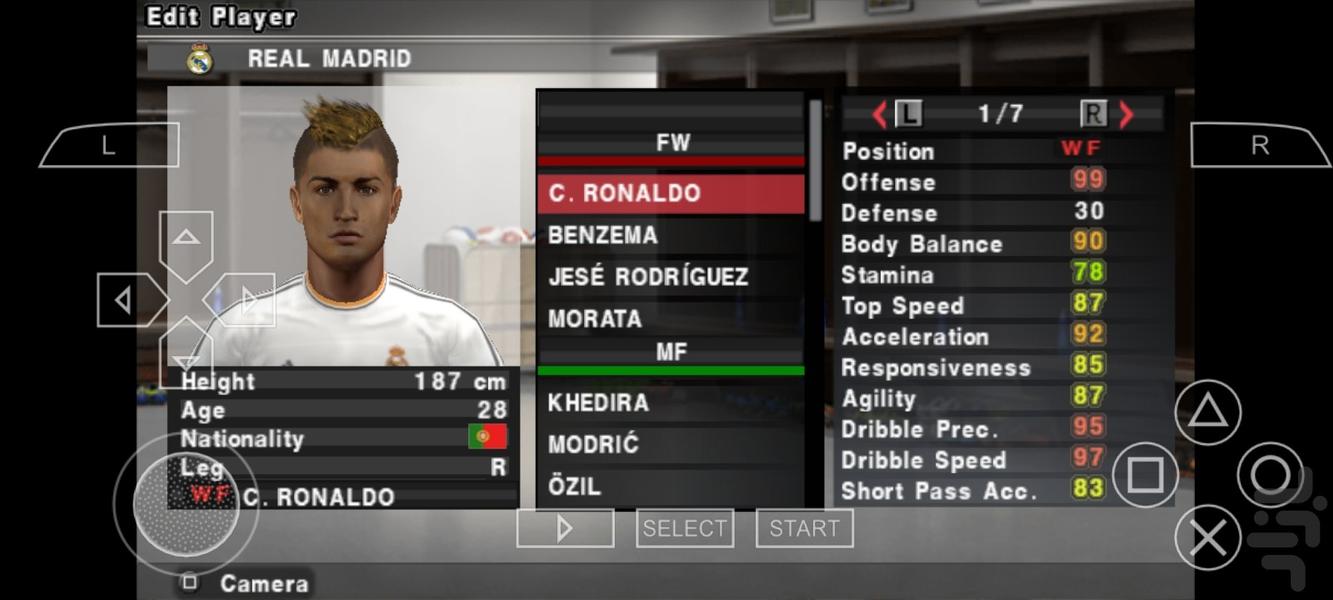
Task: Go to previous stats page with red left arrow
Action: tap(880, 115)
